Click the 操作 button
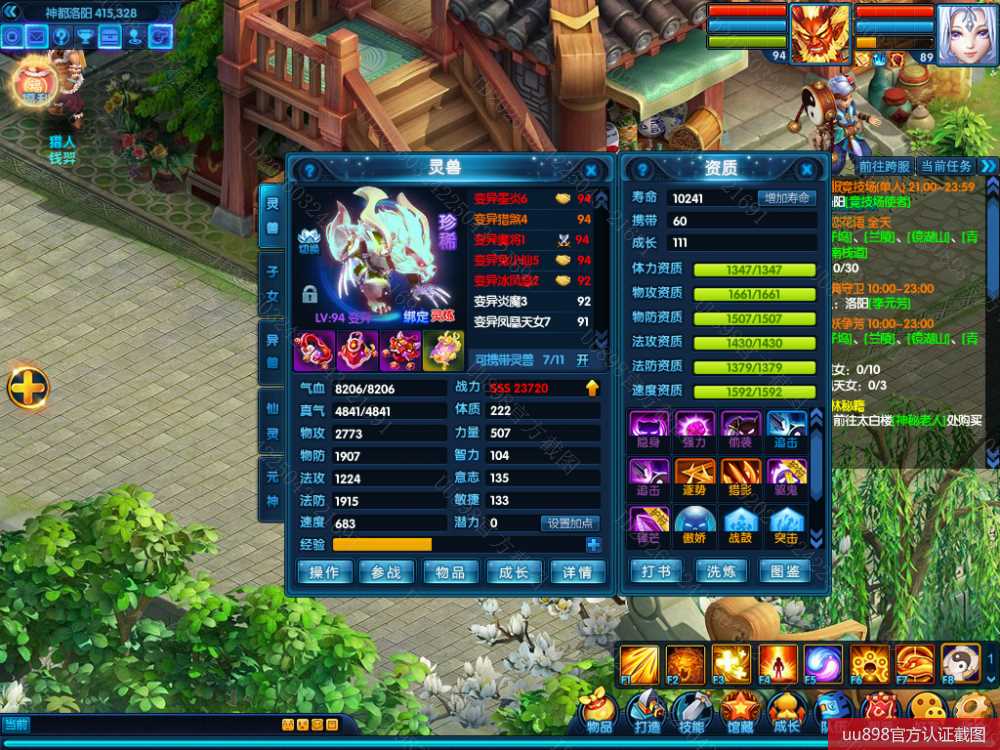1000x750 pixels. coord(324,572)
